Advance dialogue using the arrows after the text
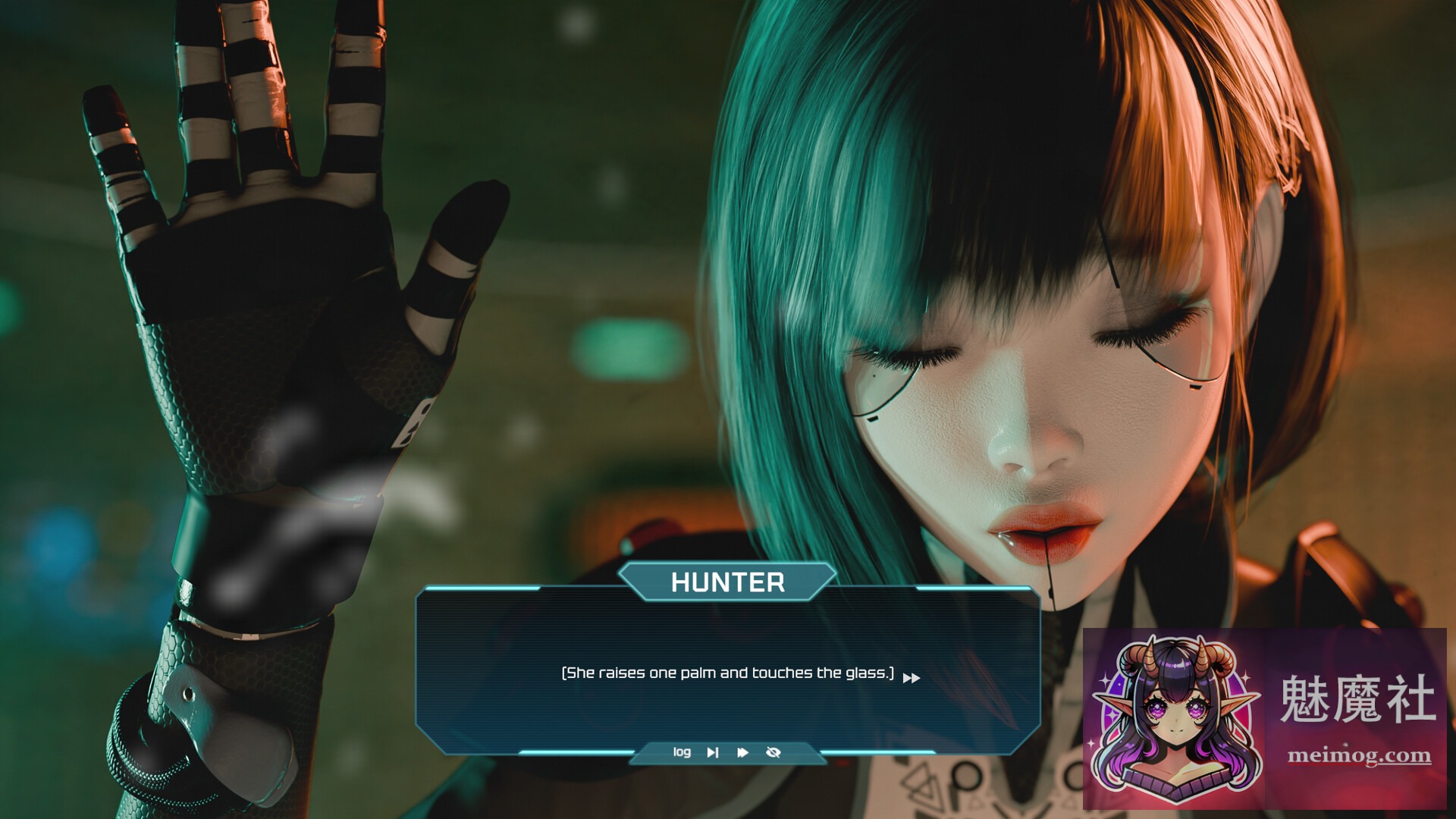The height and width of the screenshot is (819, 1456). (x=912, y=678)
